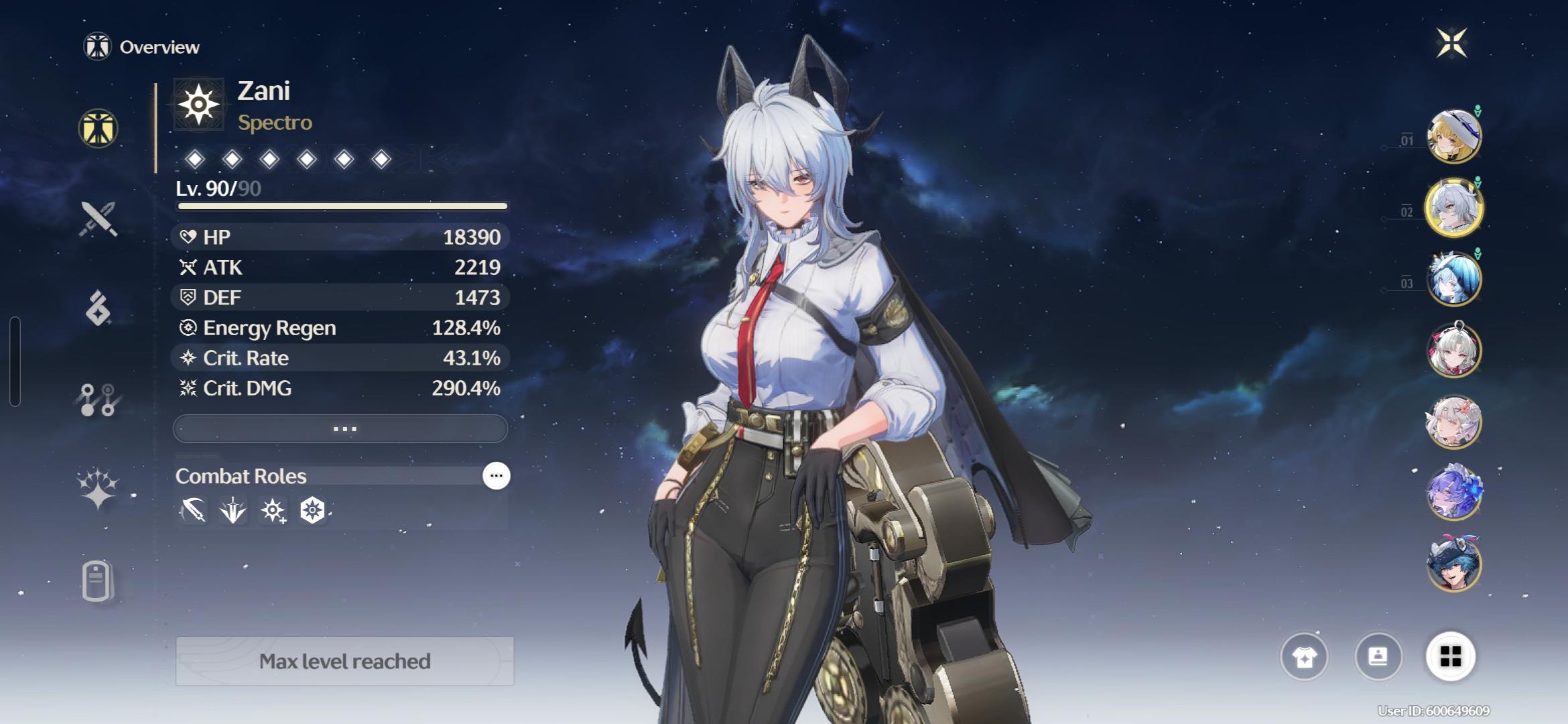Pick the pale green-haired character portrait
The image size is (1568, 724).
(x=1453, y=351)
